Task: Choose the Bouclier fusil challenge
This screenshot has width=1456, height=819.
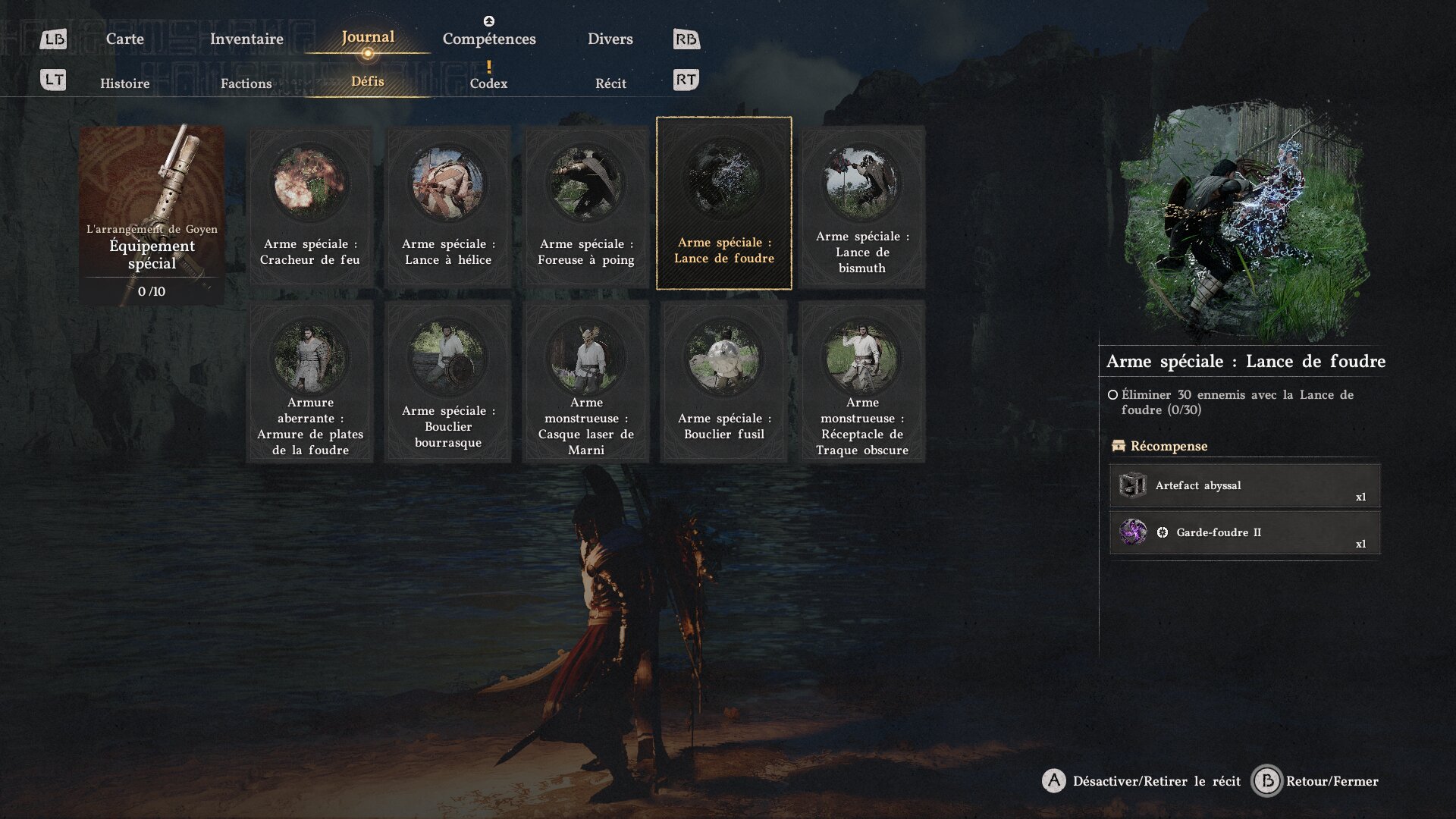Action: [x=724, y=381]
